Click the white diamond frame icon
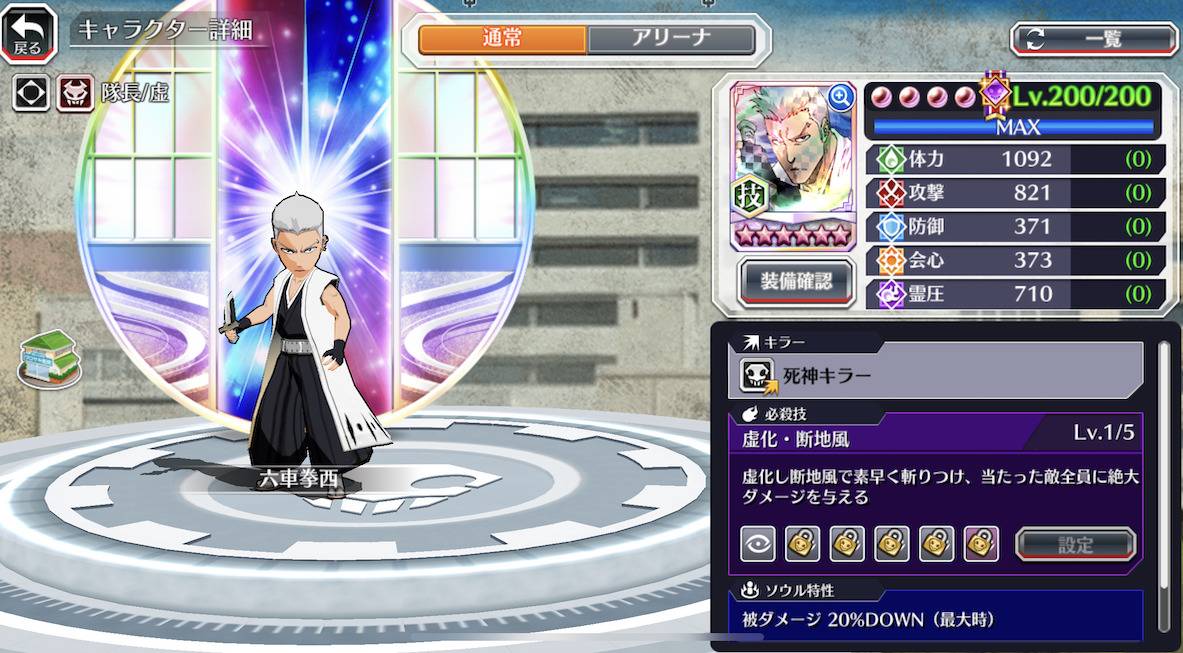Screen dimensions: 1183x653 pos(31,93)
